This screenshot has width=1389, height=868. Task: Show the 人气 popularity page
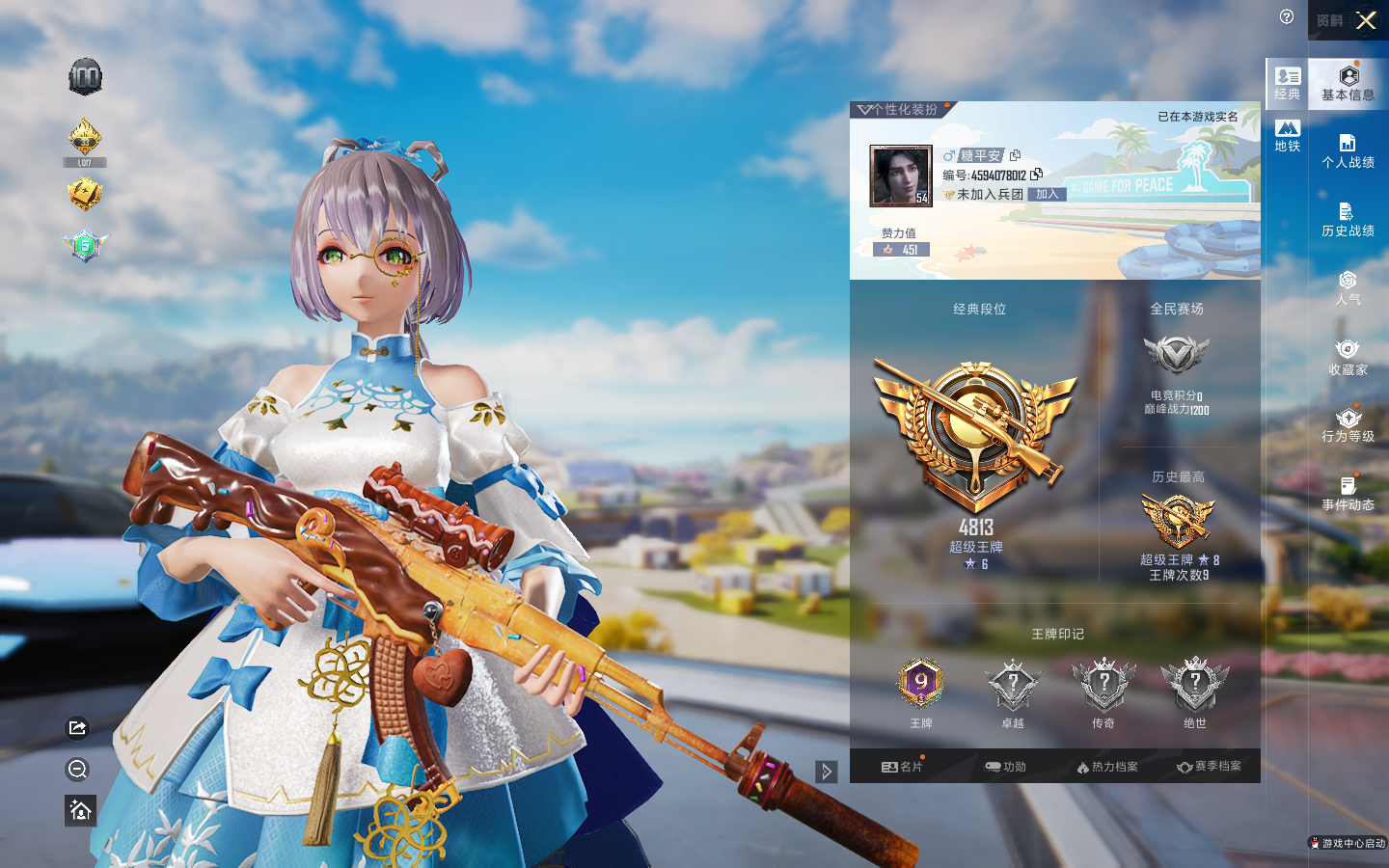click(x=1348, y=288)
